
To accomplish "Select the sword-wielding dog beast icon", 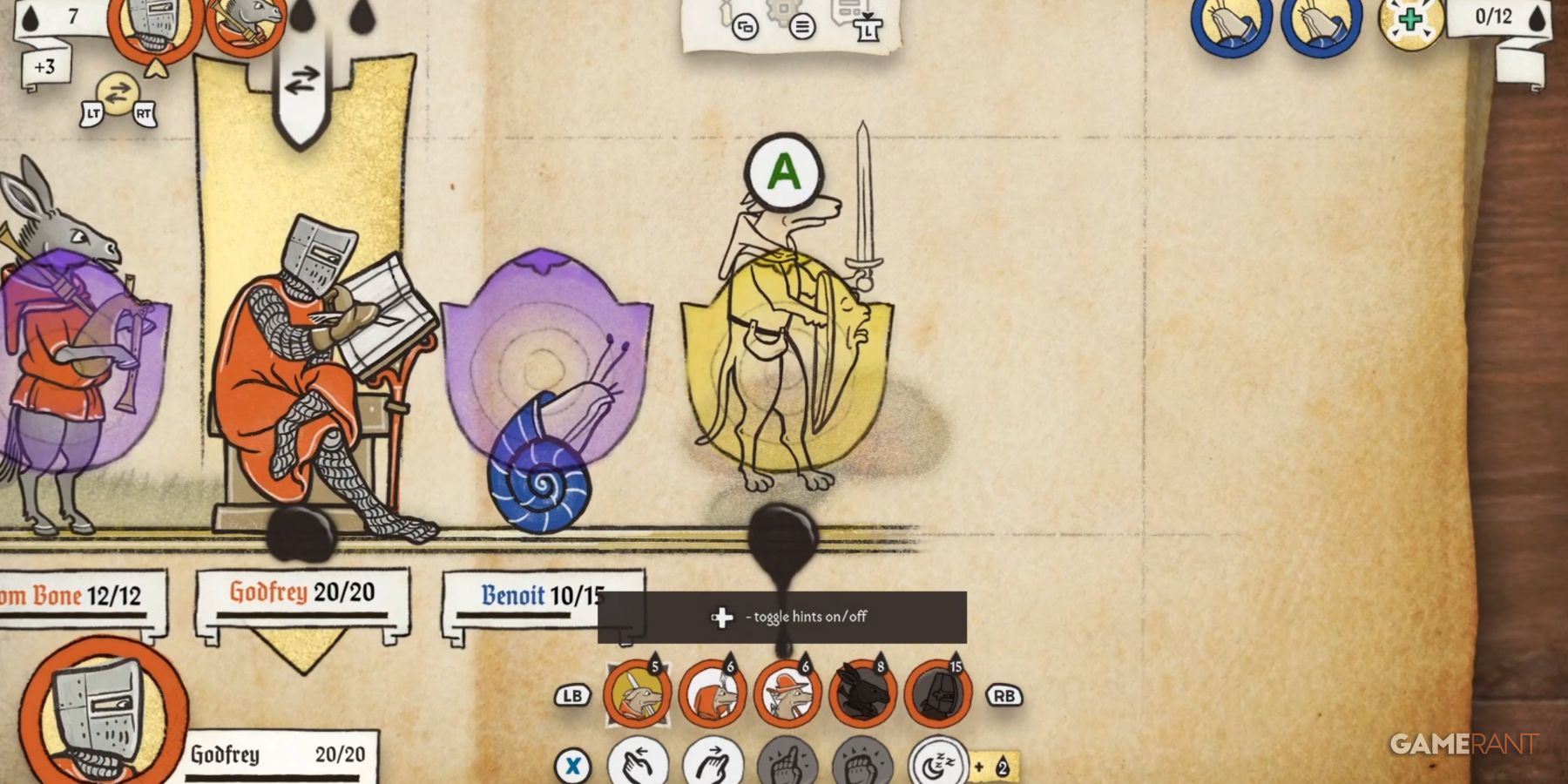I will 637,693.
